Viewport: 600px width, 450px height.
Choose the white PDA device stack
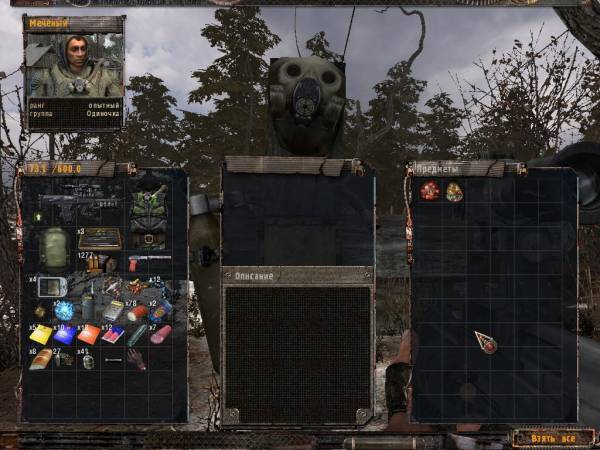[x=52, y=287]
